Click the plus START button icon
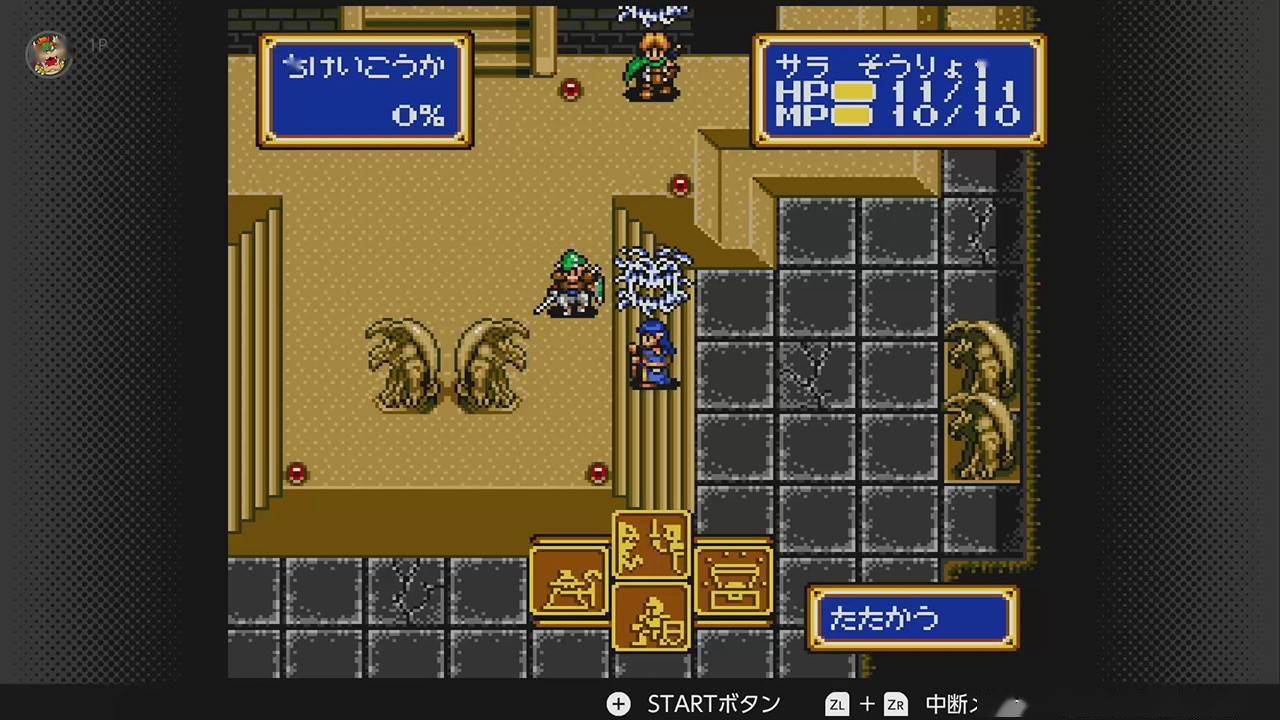The image size is (1280, 720). pos(618,704)
